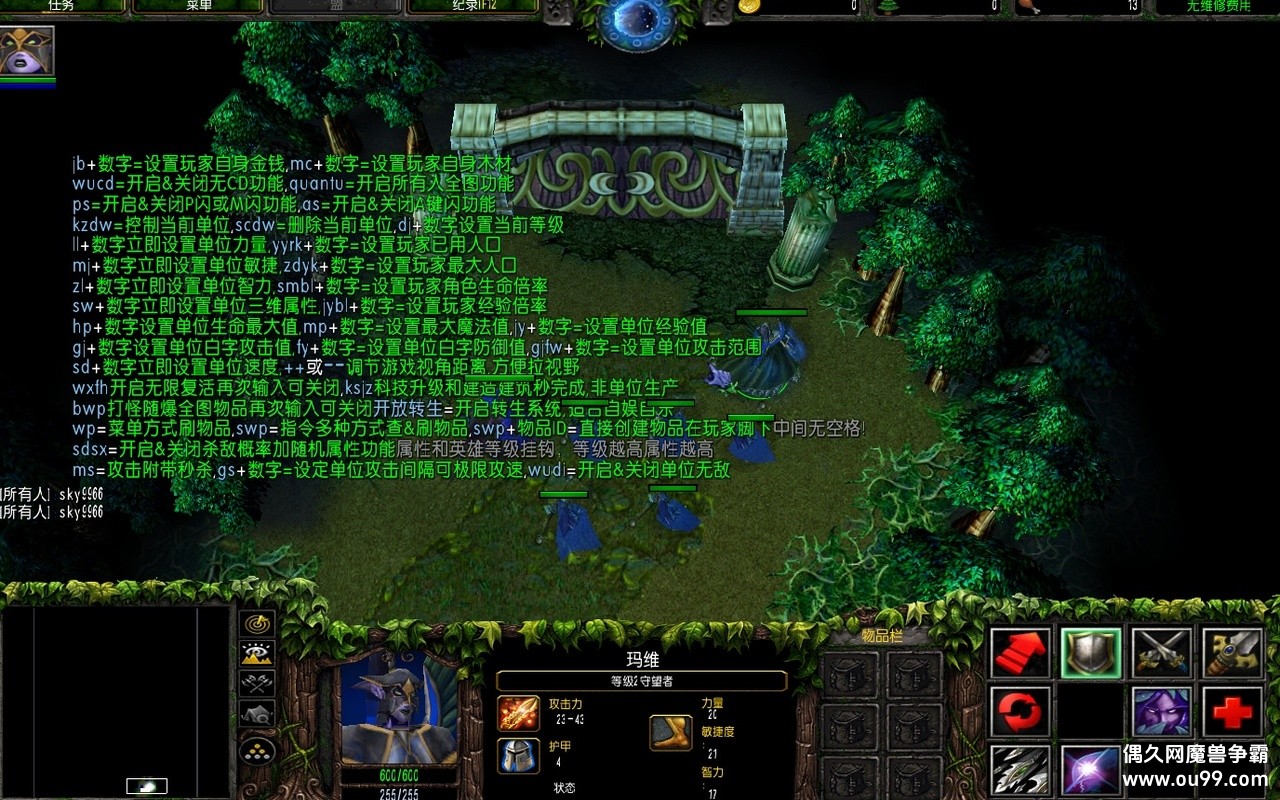Screen dimensions: 1280x800
Task: Choose the crossed swords Patrol command
Action: click(x=1161, y=653)
